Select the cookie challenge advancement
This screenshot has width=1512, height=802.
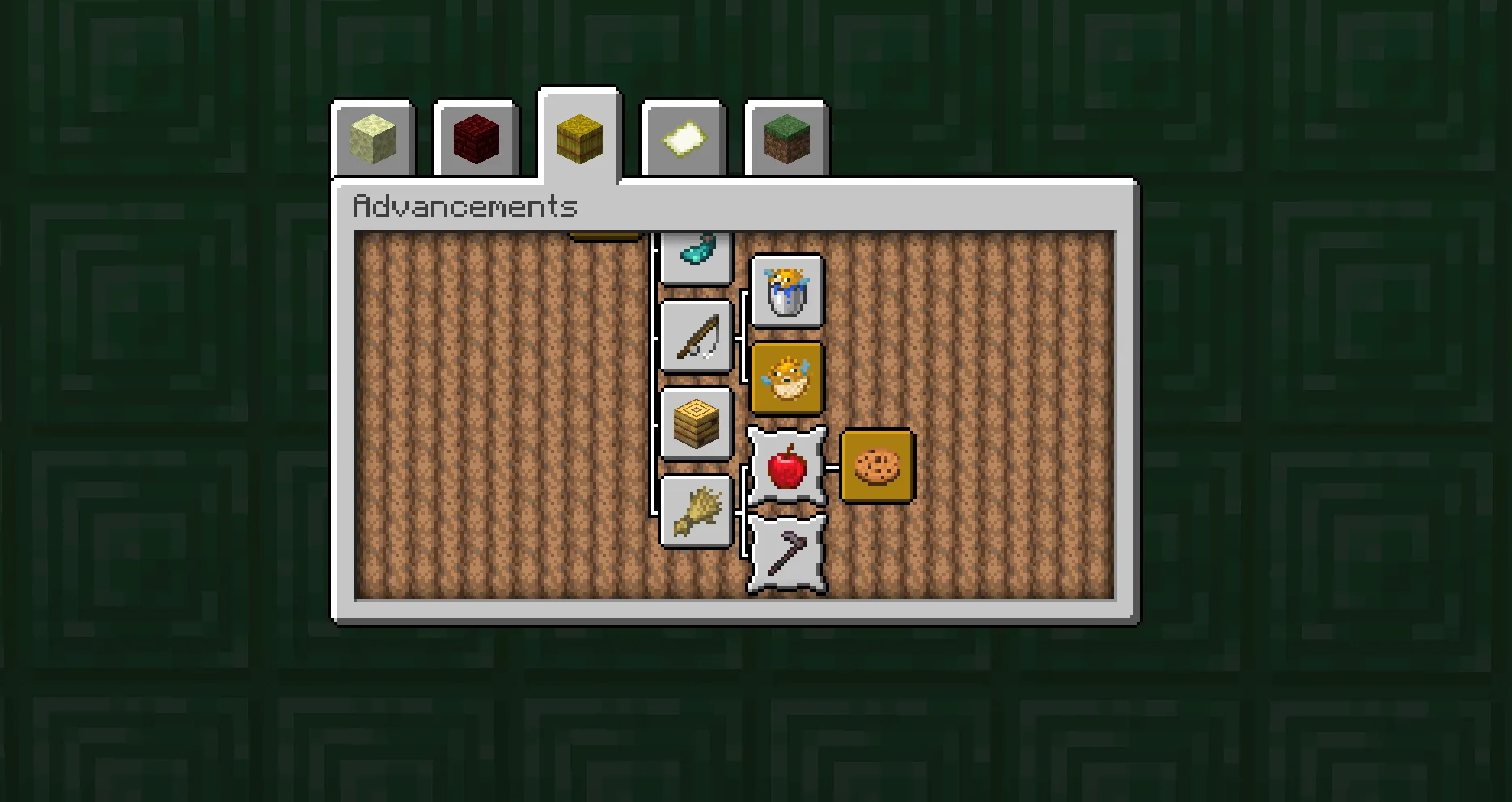point(877,466)
